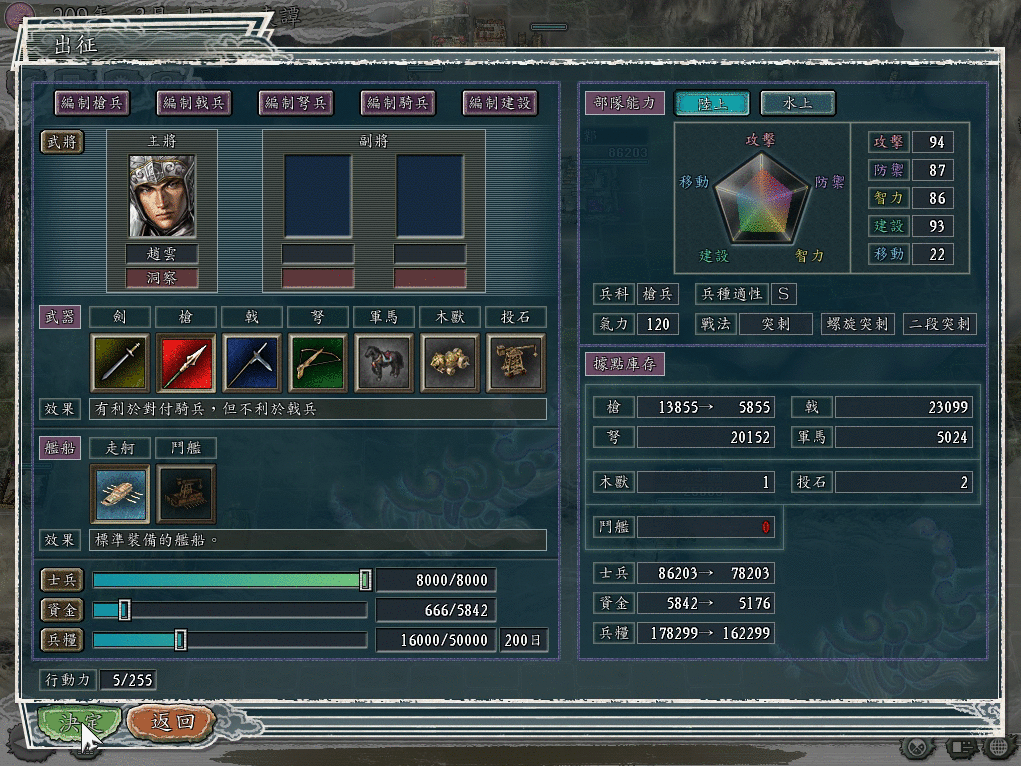Adjust the 兵糧 provisions slider
This screenshot has height=766, width=1021.
(x=180, y=640)
